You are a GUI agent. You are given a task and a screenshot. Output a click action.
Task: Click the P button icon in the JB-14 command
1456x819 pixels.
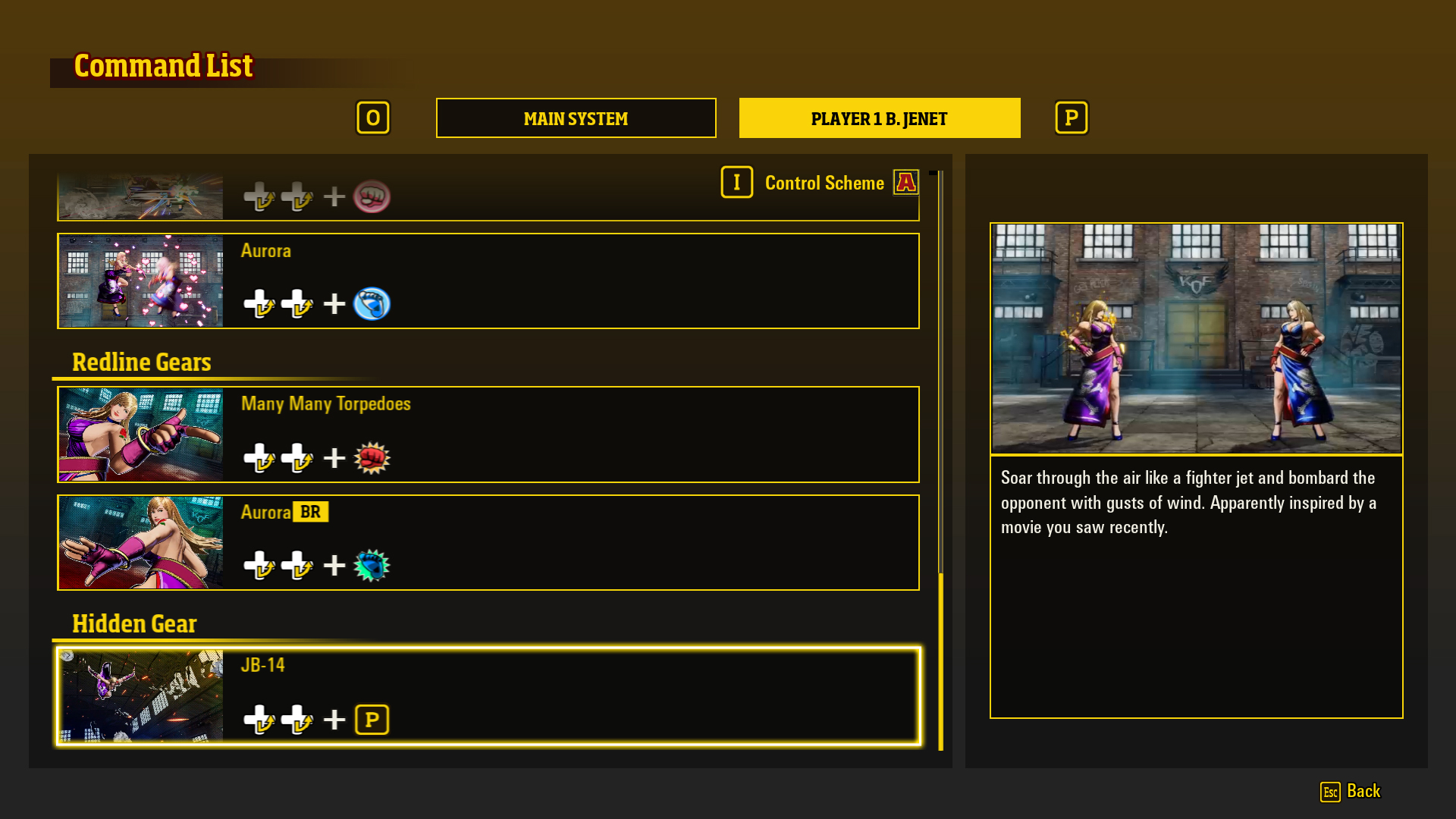pos(372,719)
